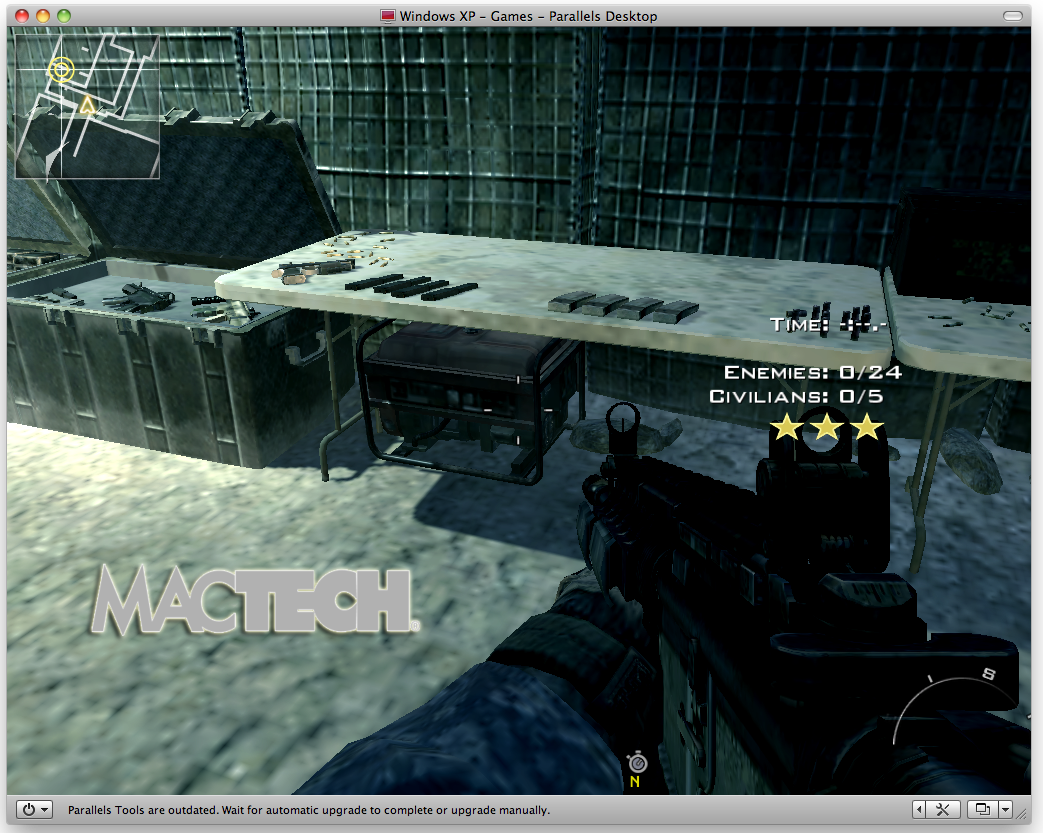Click the stopwatch icon above the N
The image size is (1043, 833).
click(x=634, y=763)
